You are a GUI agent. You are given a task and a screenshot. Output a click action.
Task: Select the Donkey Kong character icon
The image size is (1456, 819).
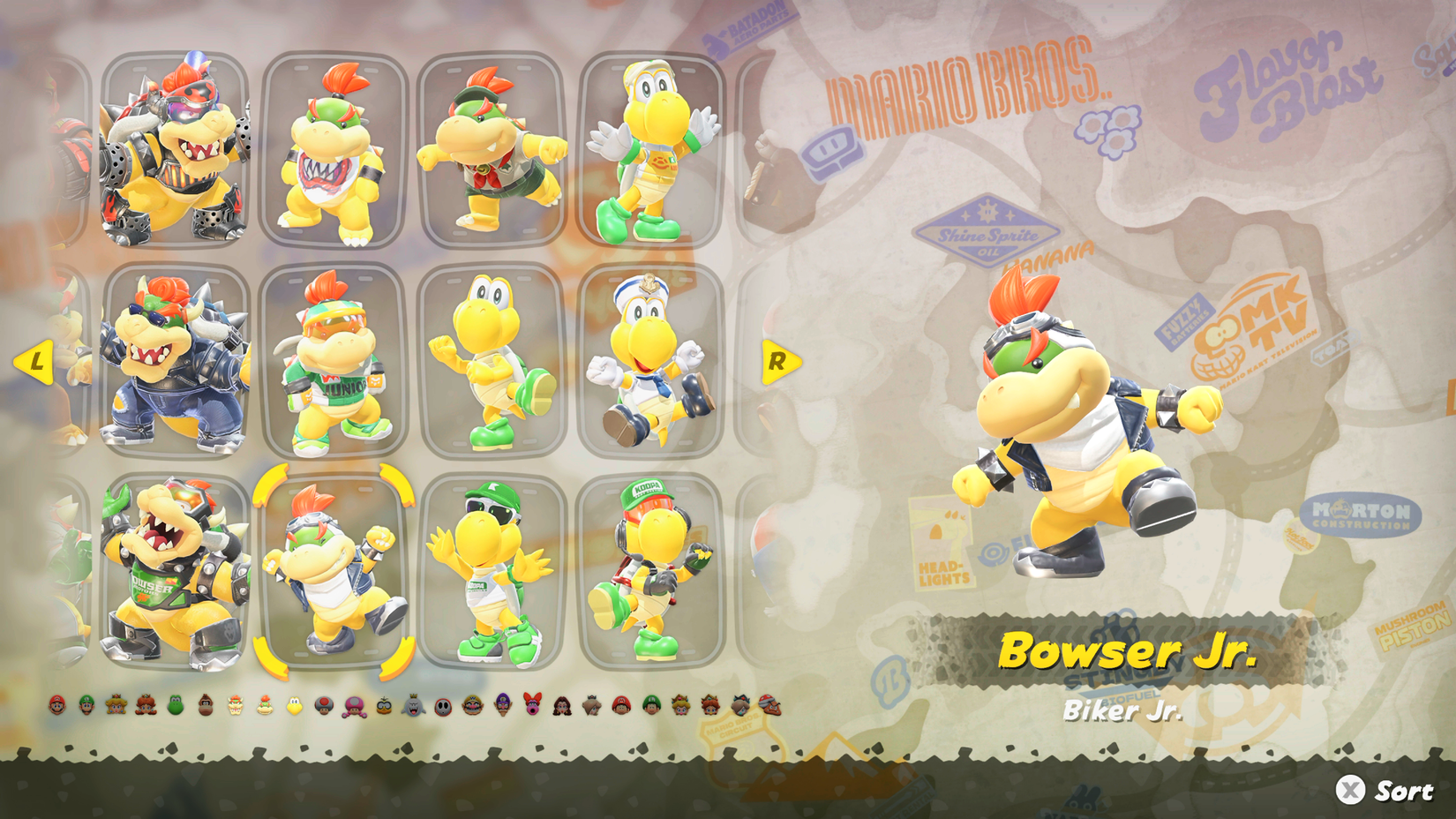pos(206,706)
